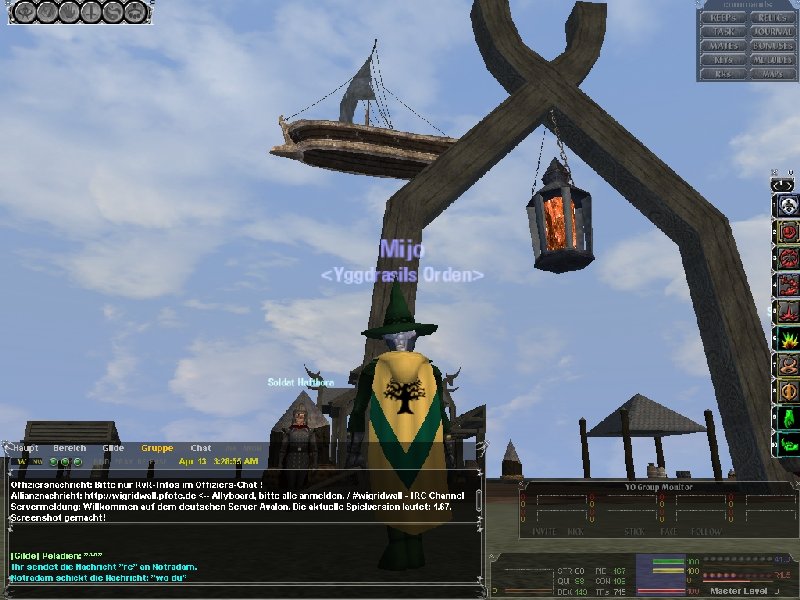Viewport: 800px width, 600px height.
Task: Click the MATEs command button
Action: point(723,45)
